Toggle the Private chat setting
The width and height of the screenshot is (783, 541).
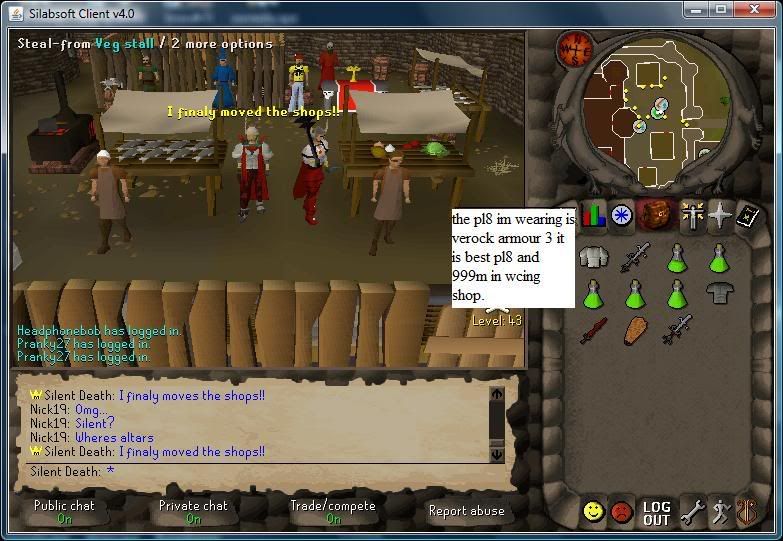pos(193,511)
